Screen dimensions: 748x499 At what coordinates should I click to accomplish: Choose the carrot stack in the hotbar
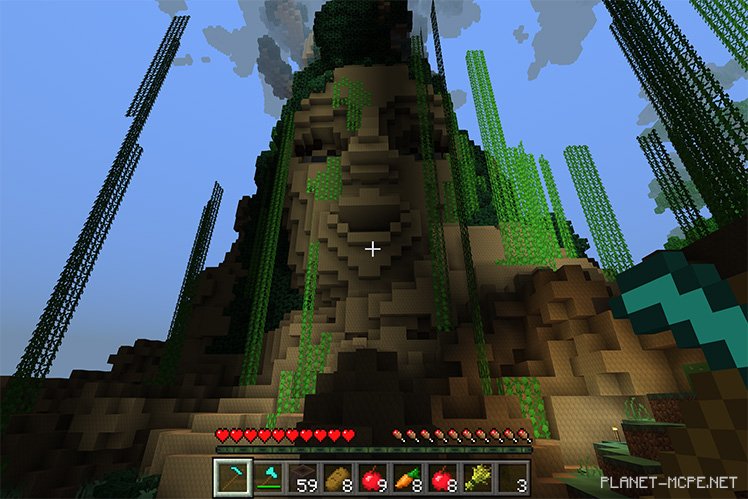click(408, 478)
